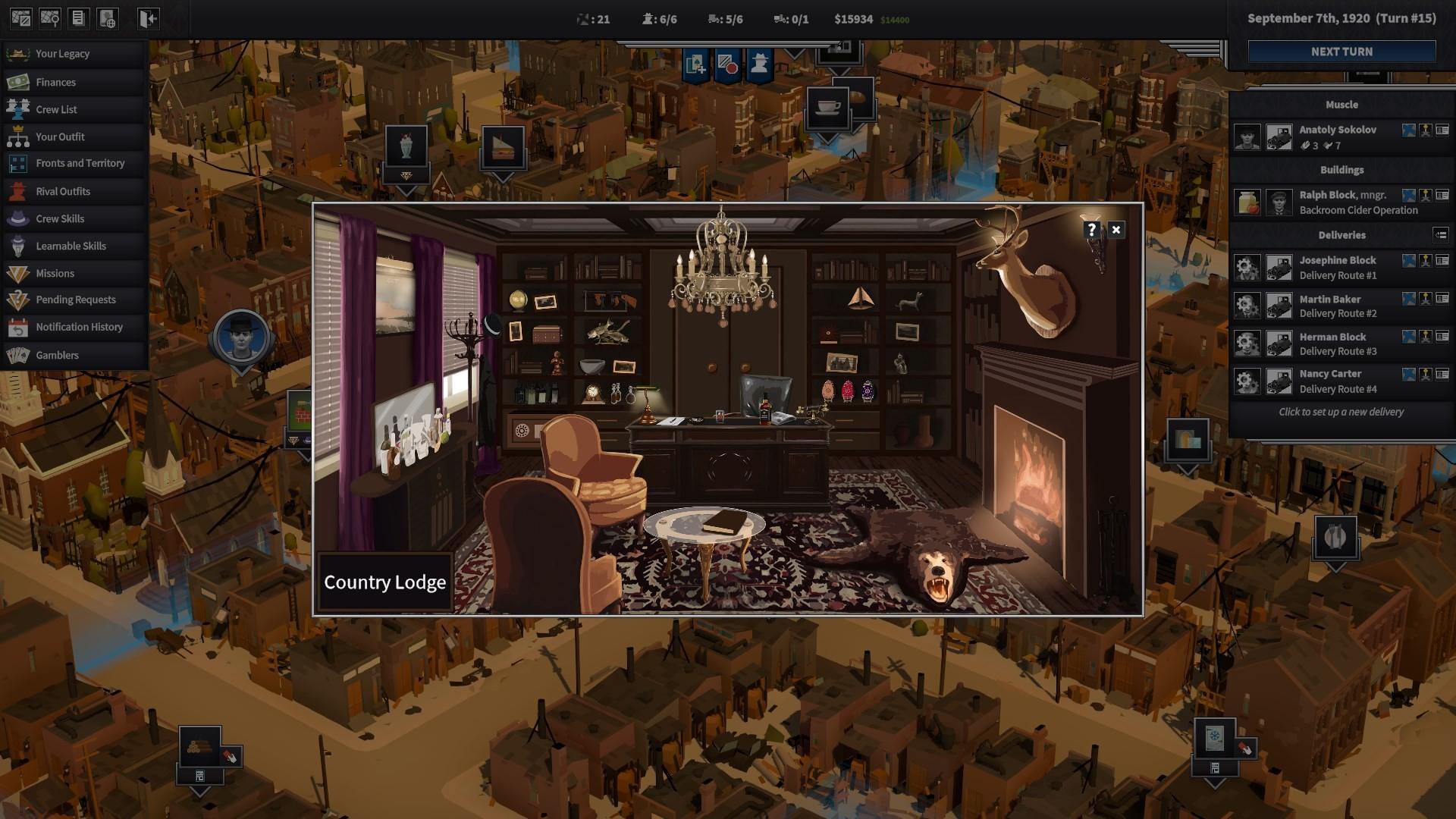Click the red stop-sign shield banner icon
This screenshot has height=819, width=1456.
click(x=728, y=65)
